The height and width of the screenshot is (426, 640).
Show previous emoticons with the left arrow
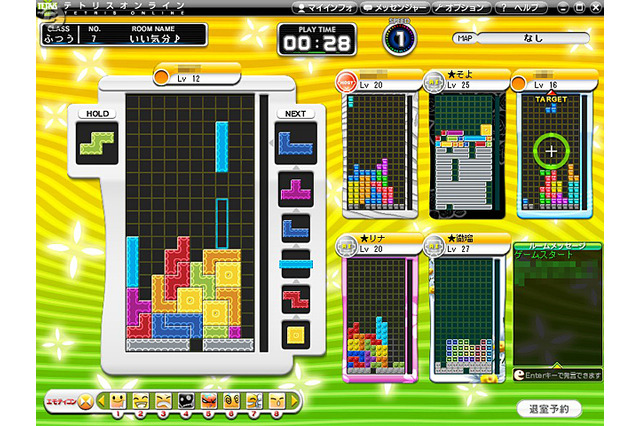coord(102,400)
